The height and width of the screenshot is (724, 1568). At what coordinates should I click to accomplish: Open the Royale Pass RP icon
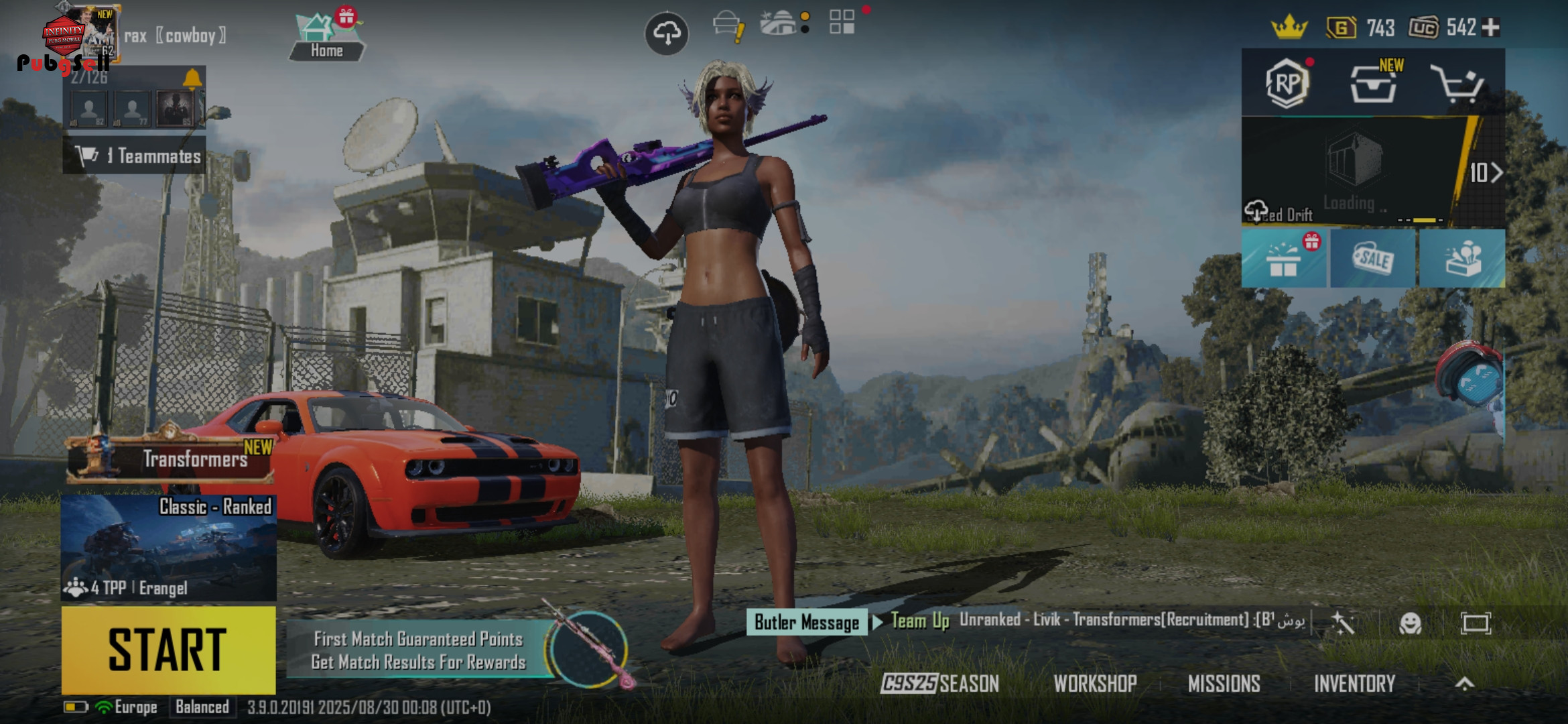point(1287,84)
